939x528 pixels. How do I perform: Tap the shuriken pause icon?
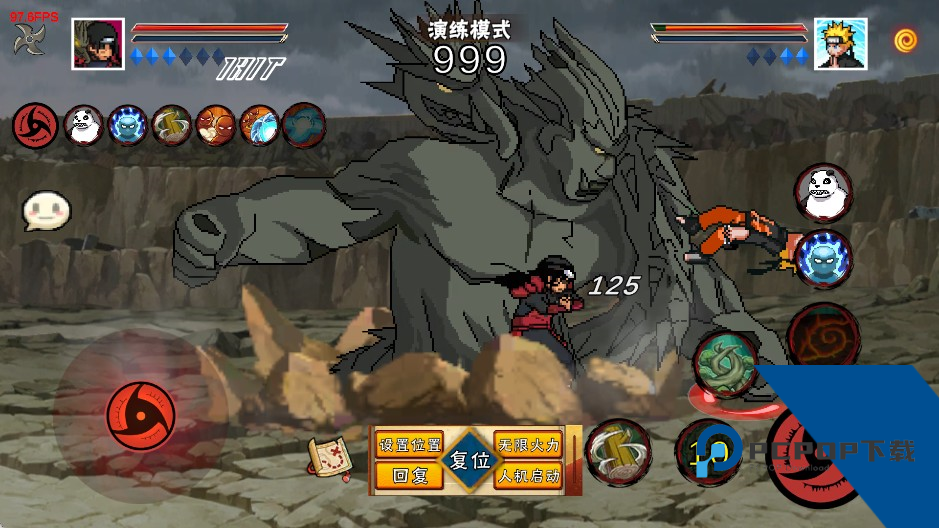(28, 40)
